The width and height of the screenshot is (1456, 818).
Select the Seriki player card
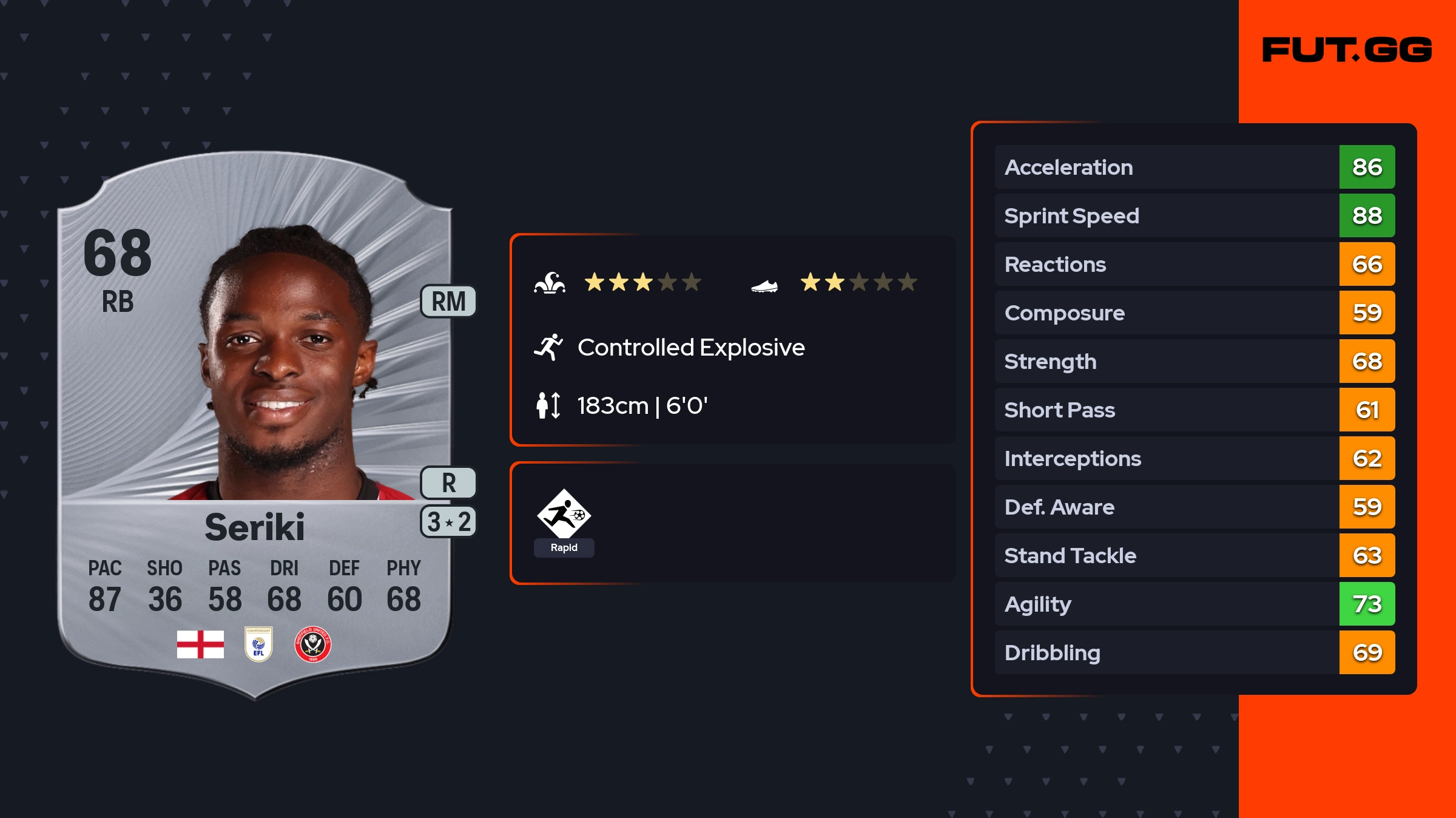[x=255, y=425]
